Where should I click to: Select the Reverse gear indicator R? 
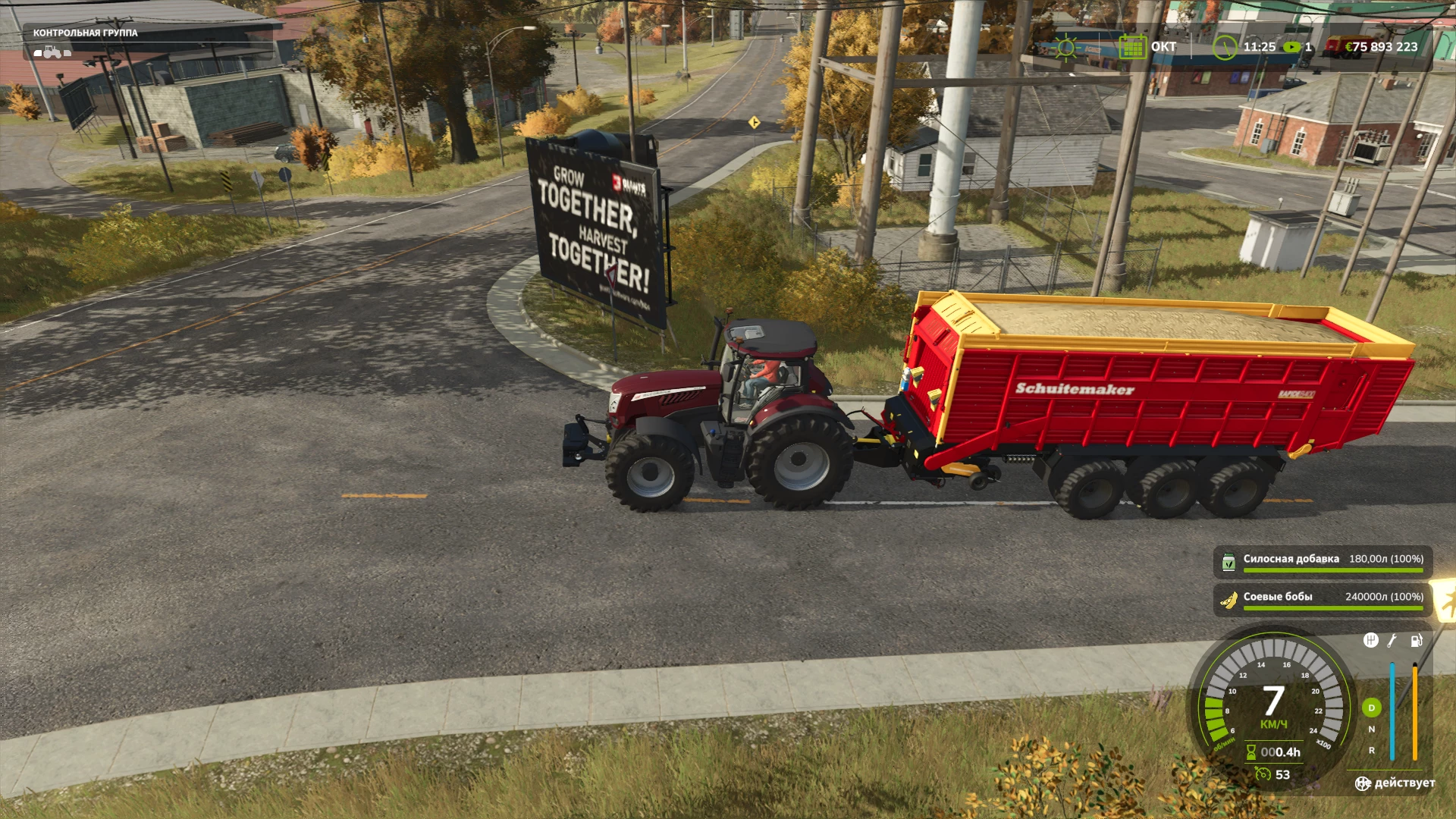point(1371,751)
